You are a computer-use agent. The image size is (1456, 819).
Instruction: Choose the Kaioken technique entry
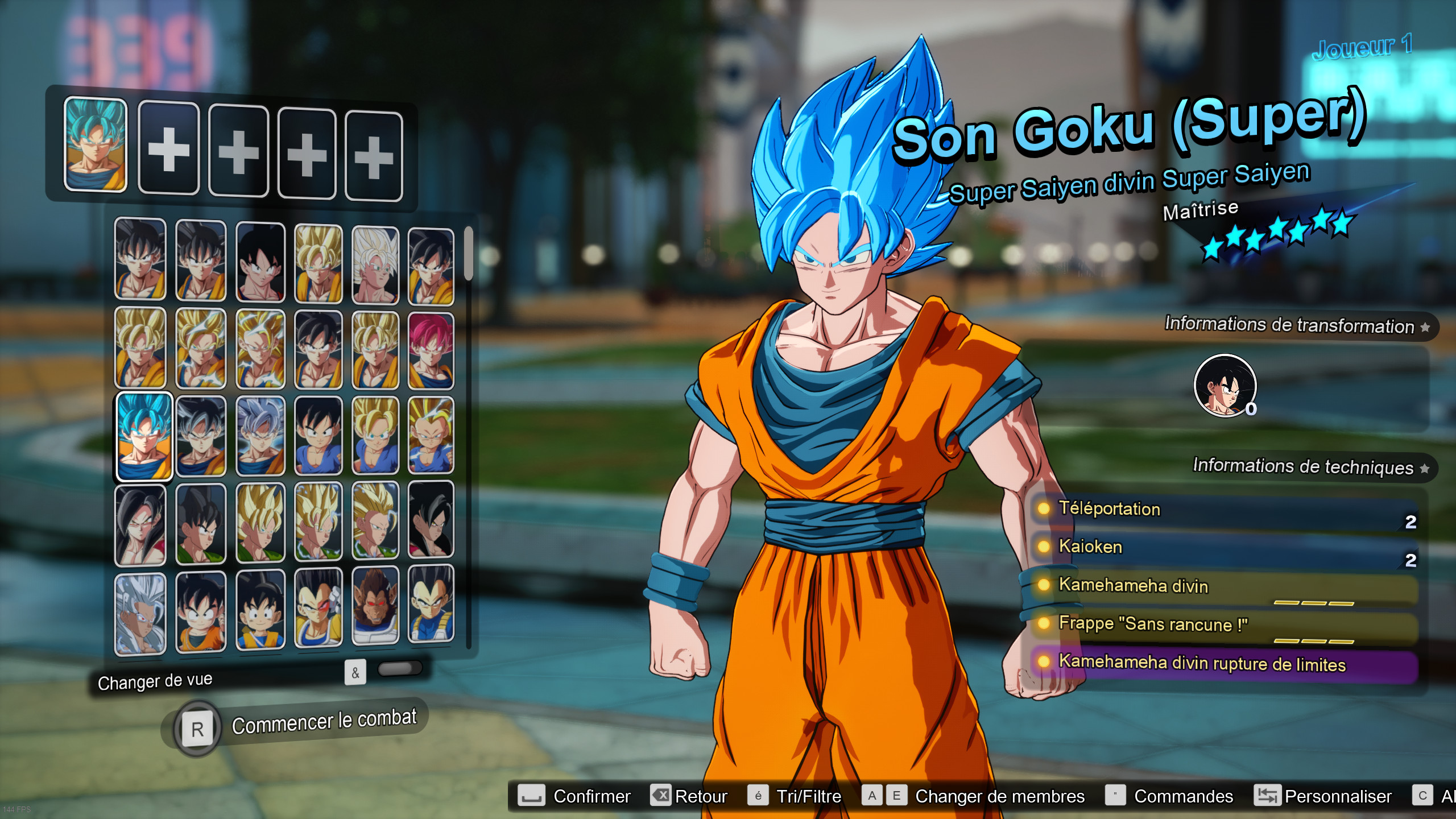pos(1223,548)
